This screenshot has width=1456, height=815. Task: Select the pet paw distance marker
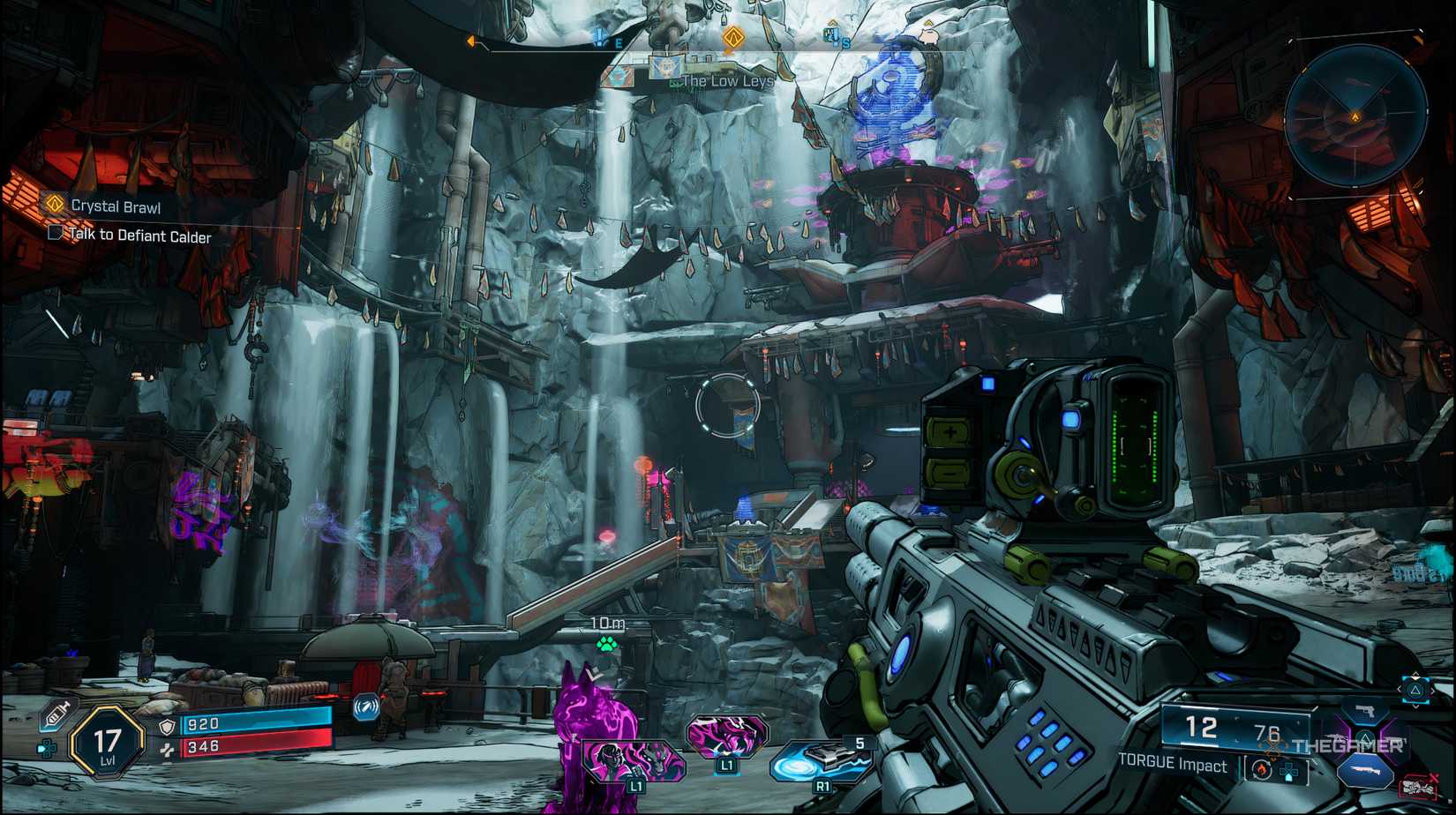coord(606,644)
